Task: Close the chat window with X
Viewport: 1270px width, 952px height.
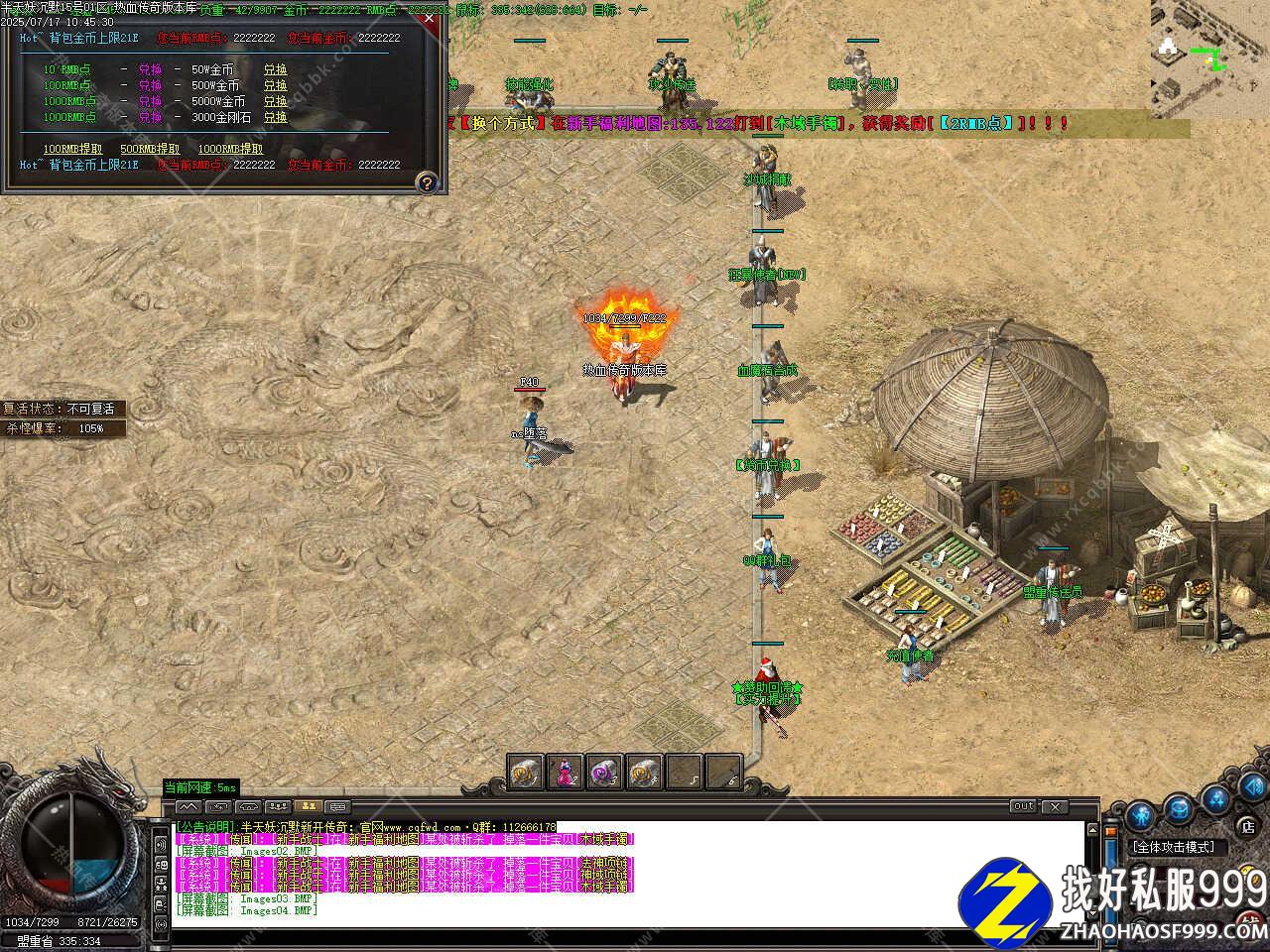Action: (1054, 806)
